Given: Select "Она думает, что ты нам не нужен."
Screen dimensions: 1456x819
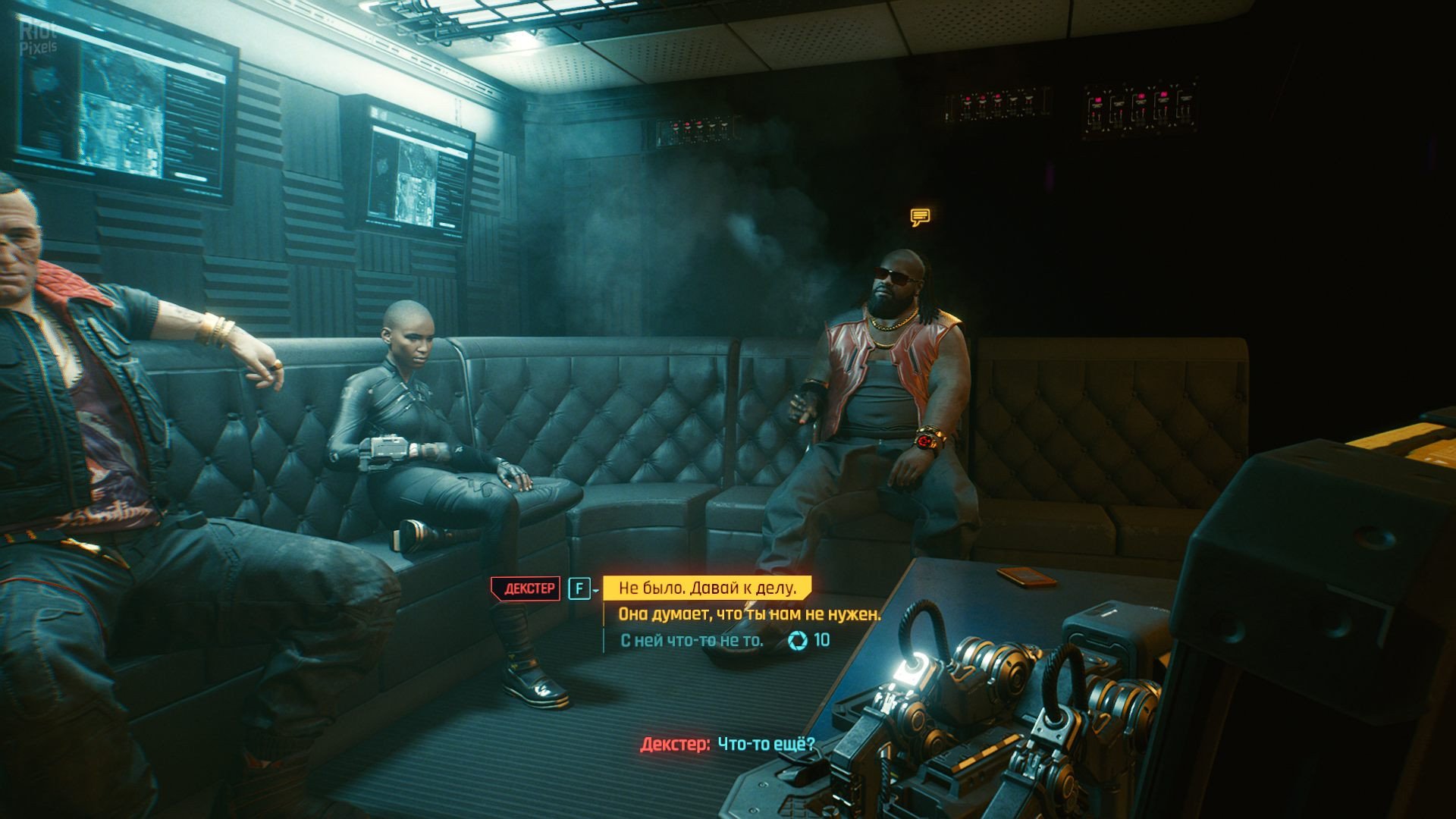Looking at the screenshot, I should (749, 614).
